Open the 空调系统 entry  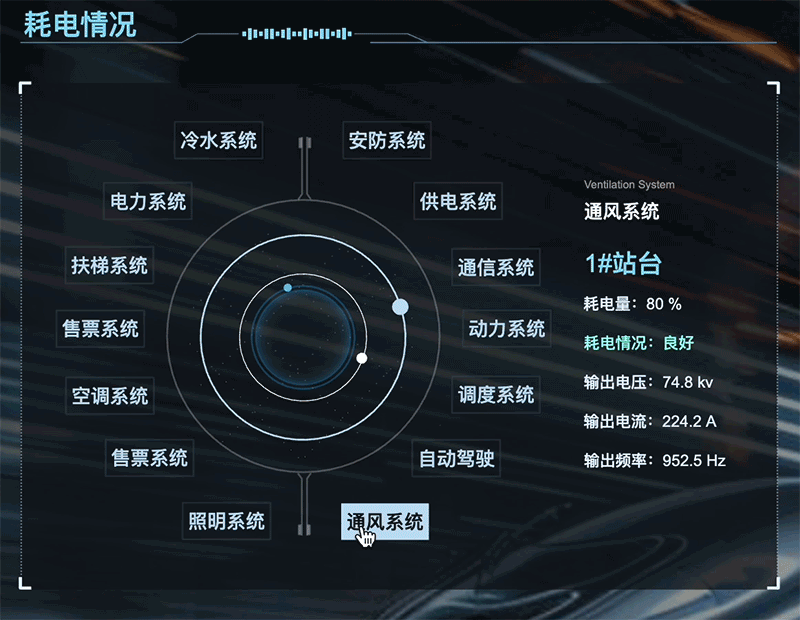(x=109, y=396)
